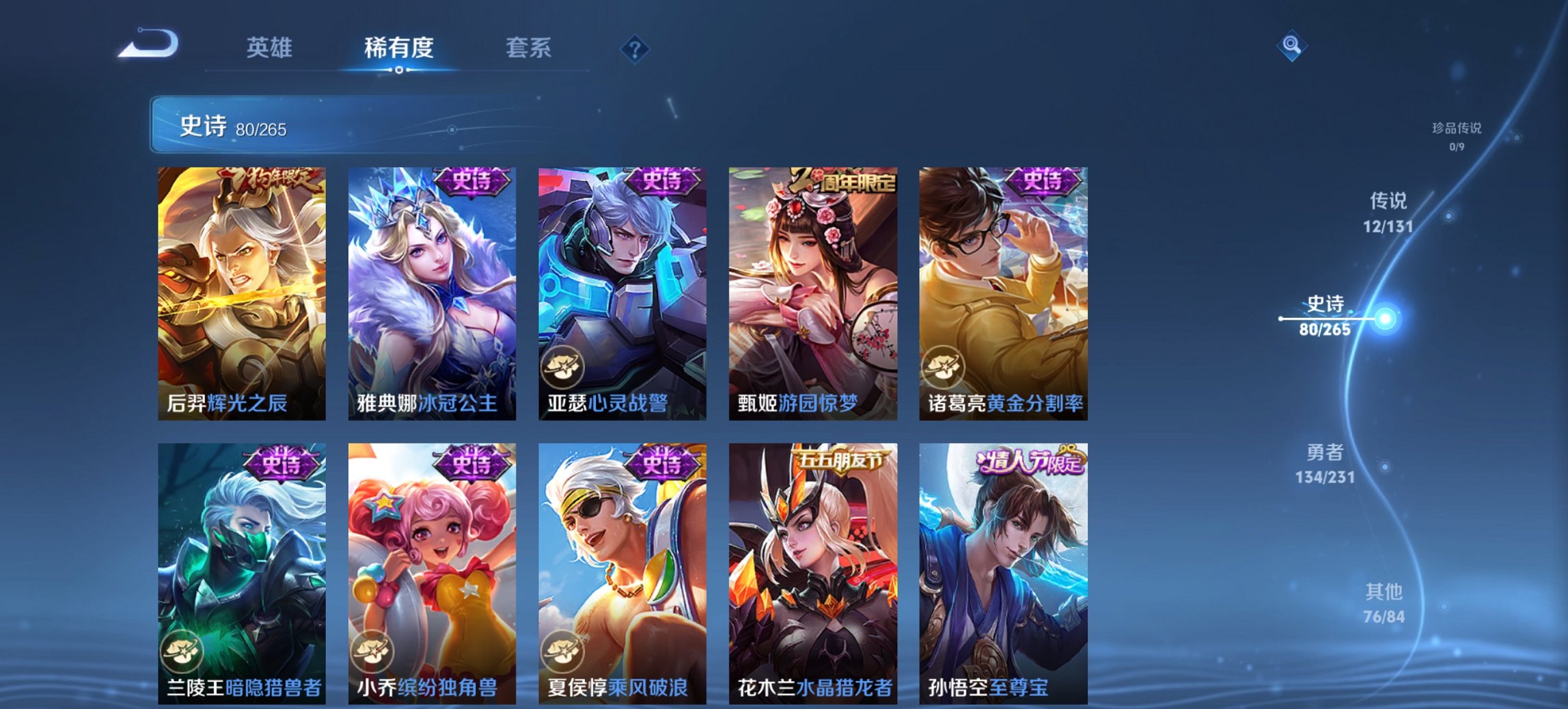The image size is (1568, 709).
Task: Click the help question mark icon
Action: coord(634,49)
